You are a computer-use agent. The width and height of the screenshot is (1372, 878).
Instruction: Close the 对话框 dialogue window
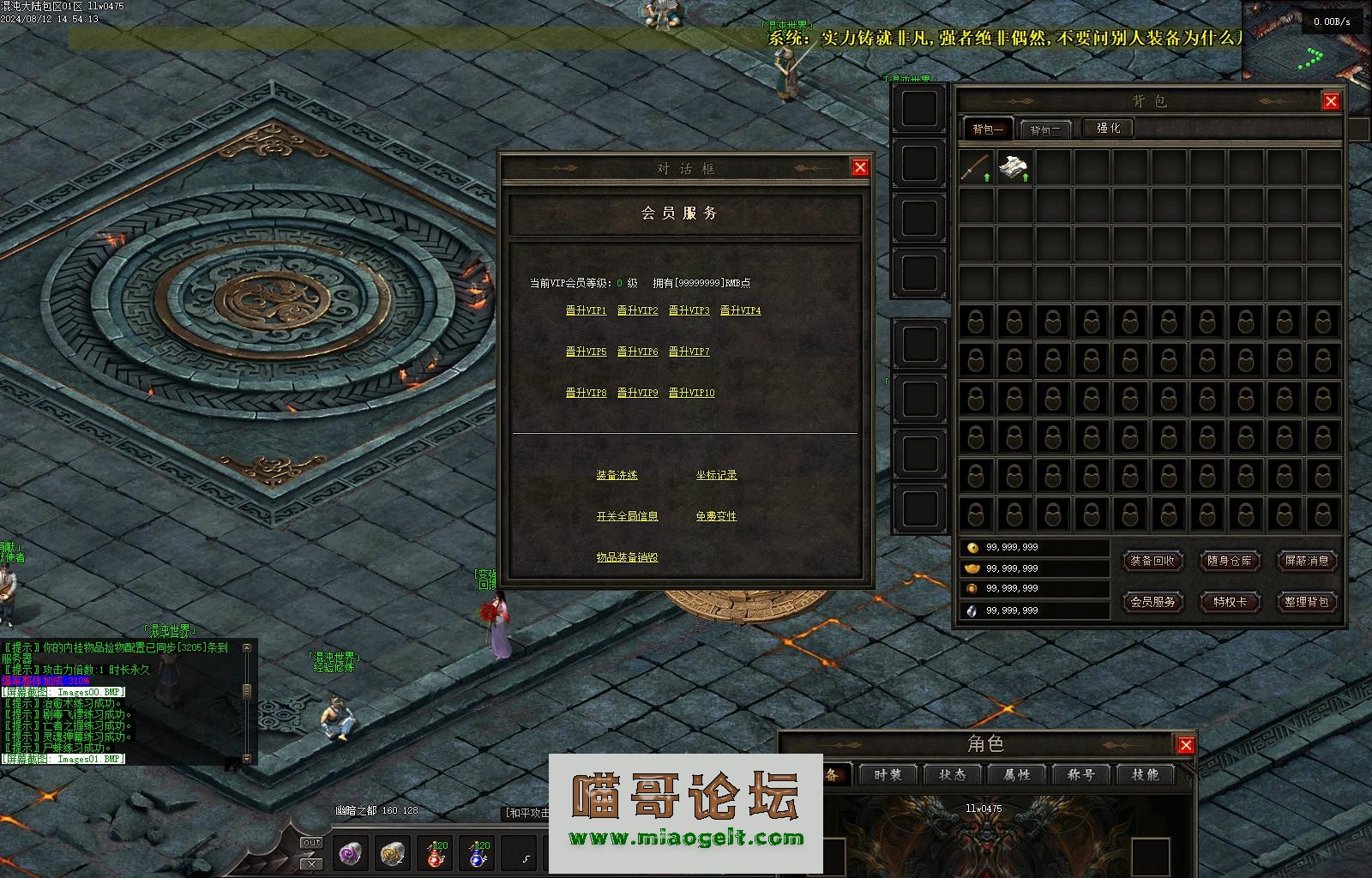860,167
